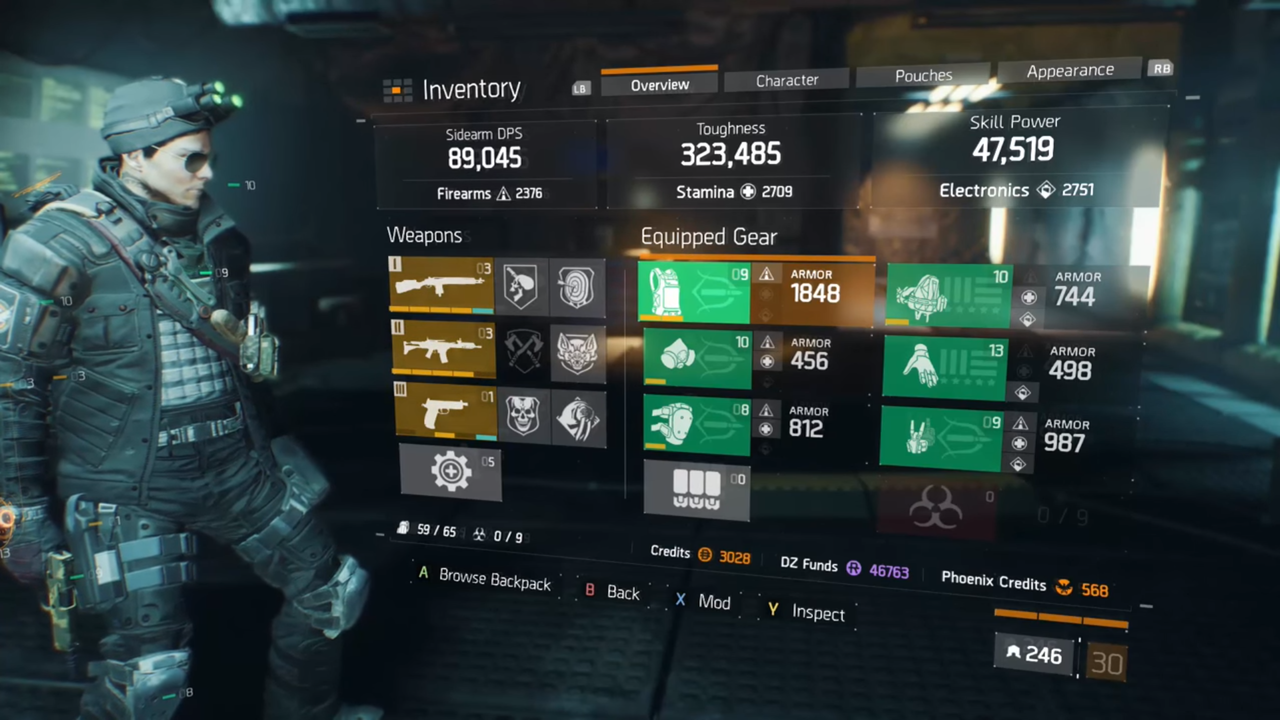
Task: Open the Appearance tab
Action: coord(1070,70)
